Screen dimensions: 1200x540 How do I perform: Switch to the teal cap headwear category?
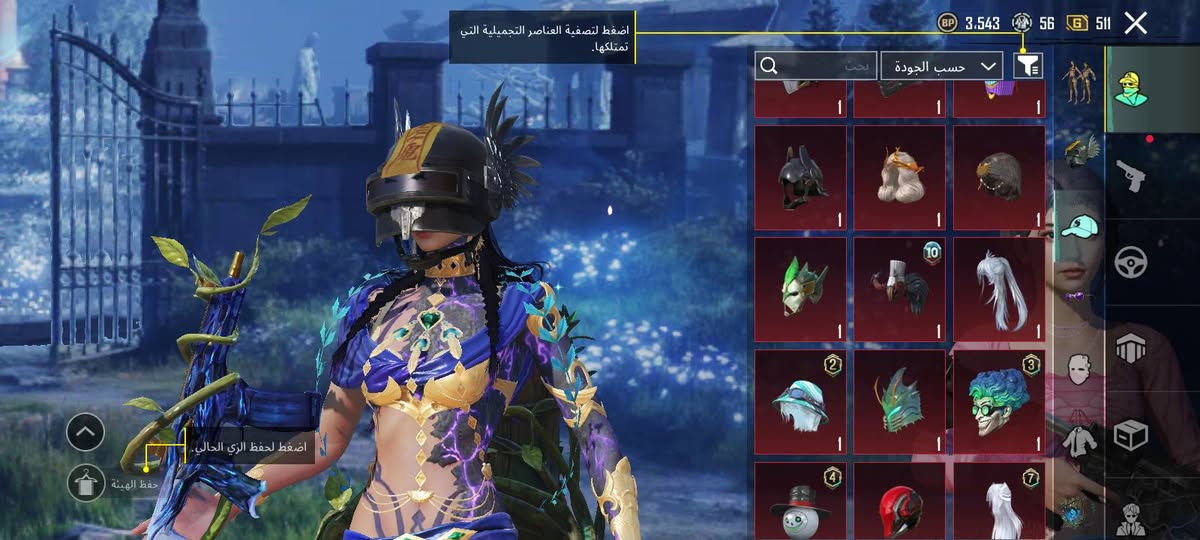tap(1076, 227)
